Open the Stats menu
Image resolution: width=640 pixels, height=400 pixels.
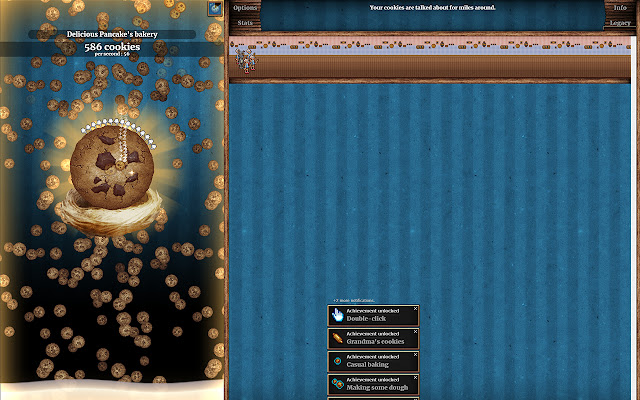click(245, 22)
